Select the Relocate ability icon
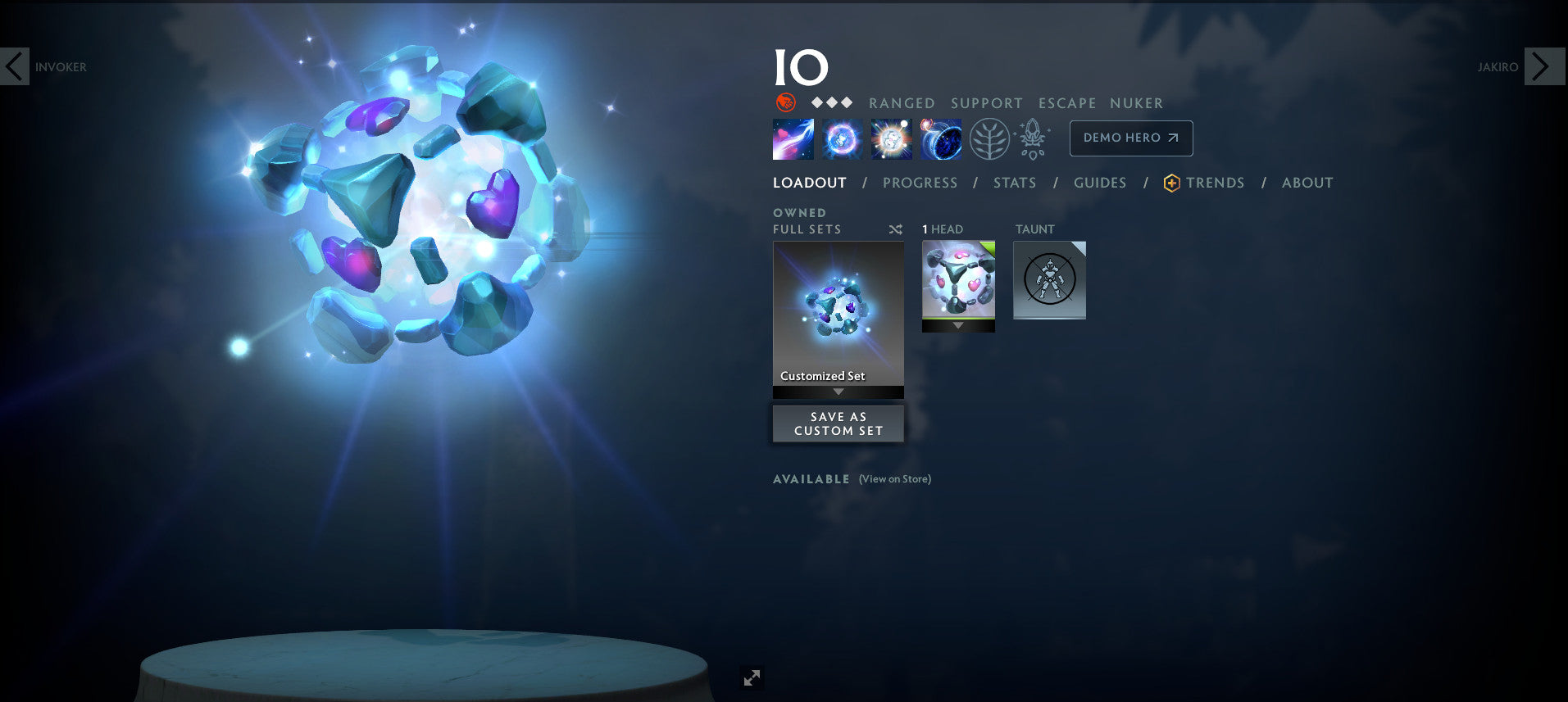This screenshot has height=702, width=1568. tap(941, 138)
